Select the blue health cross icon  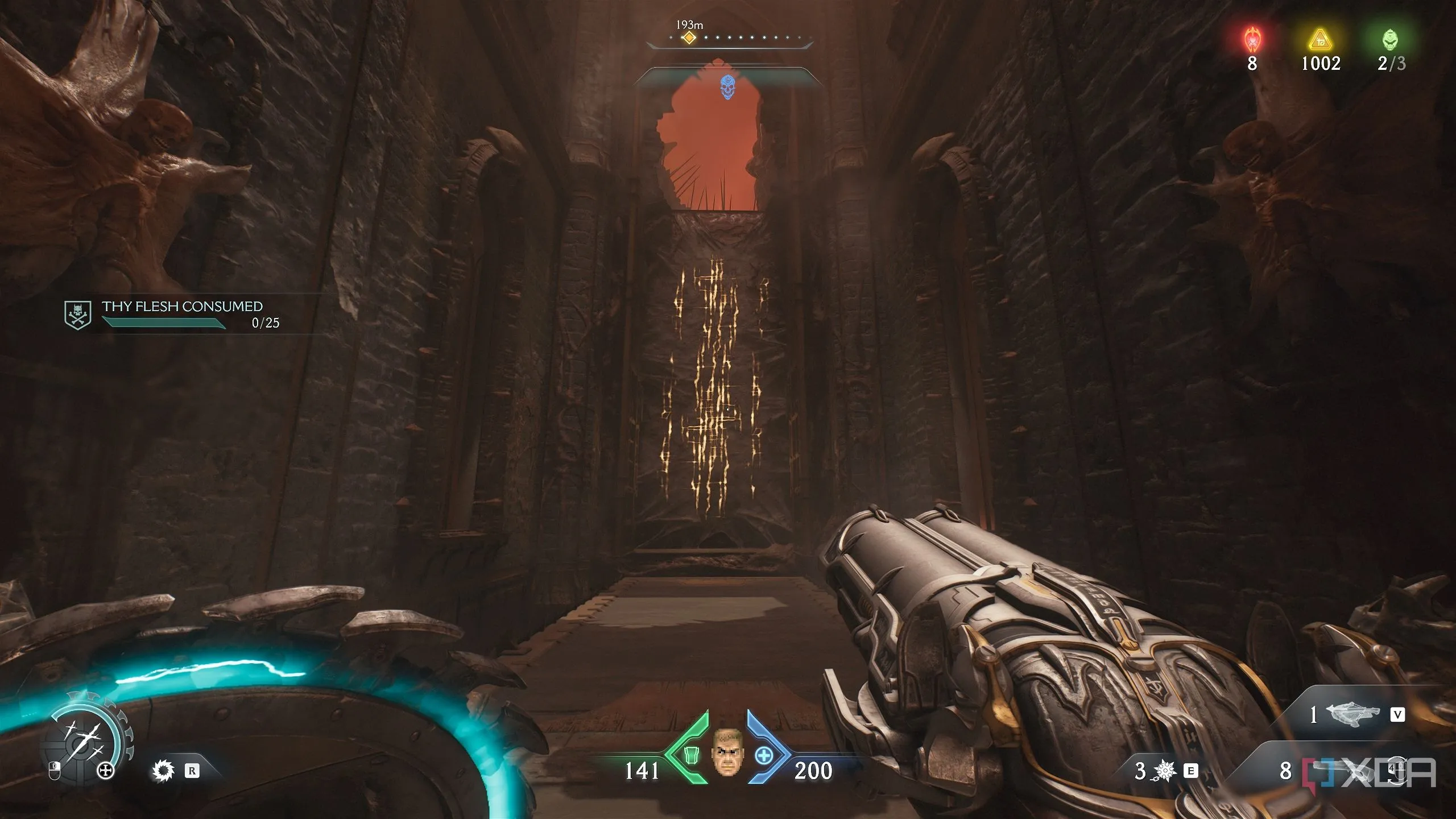pos(764,756)
